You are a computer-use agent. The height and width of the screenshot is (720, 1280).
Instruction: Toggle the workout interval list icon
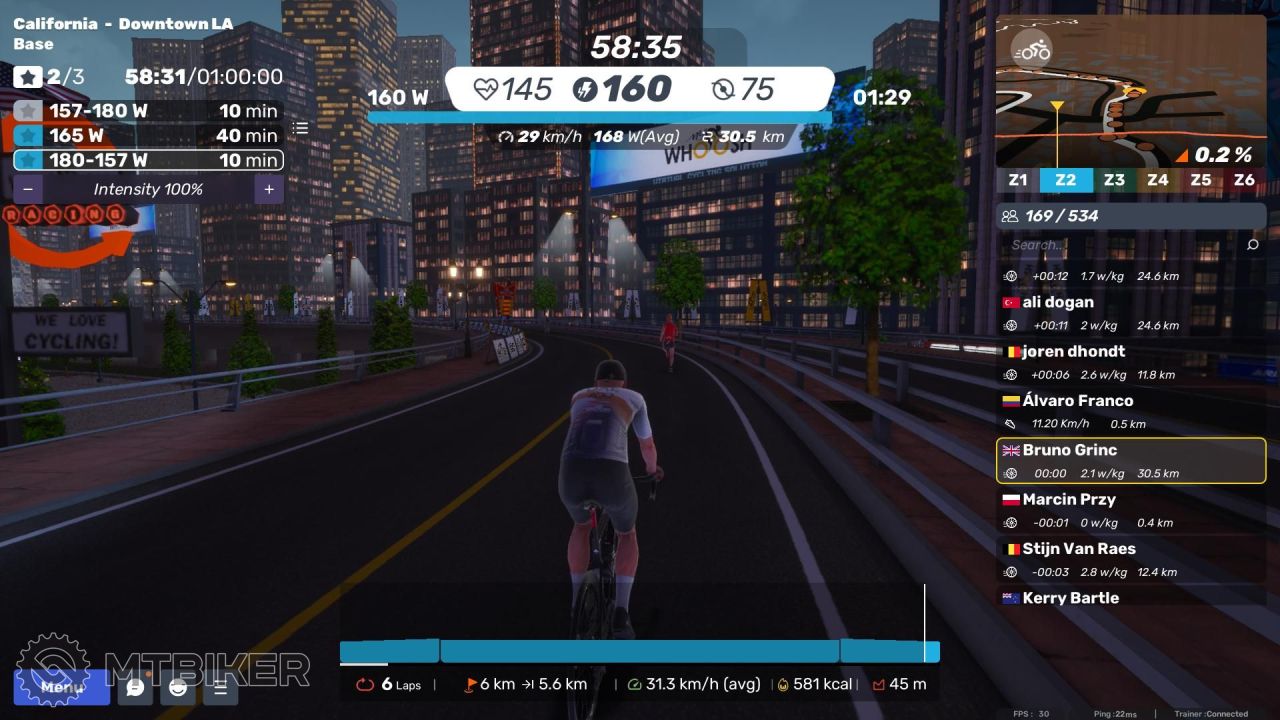pyautogui.click(x=300, y=128)
